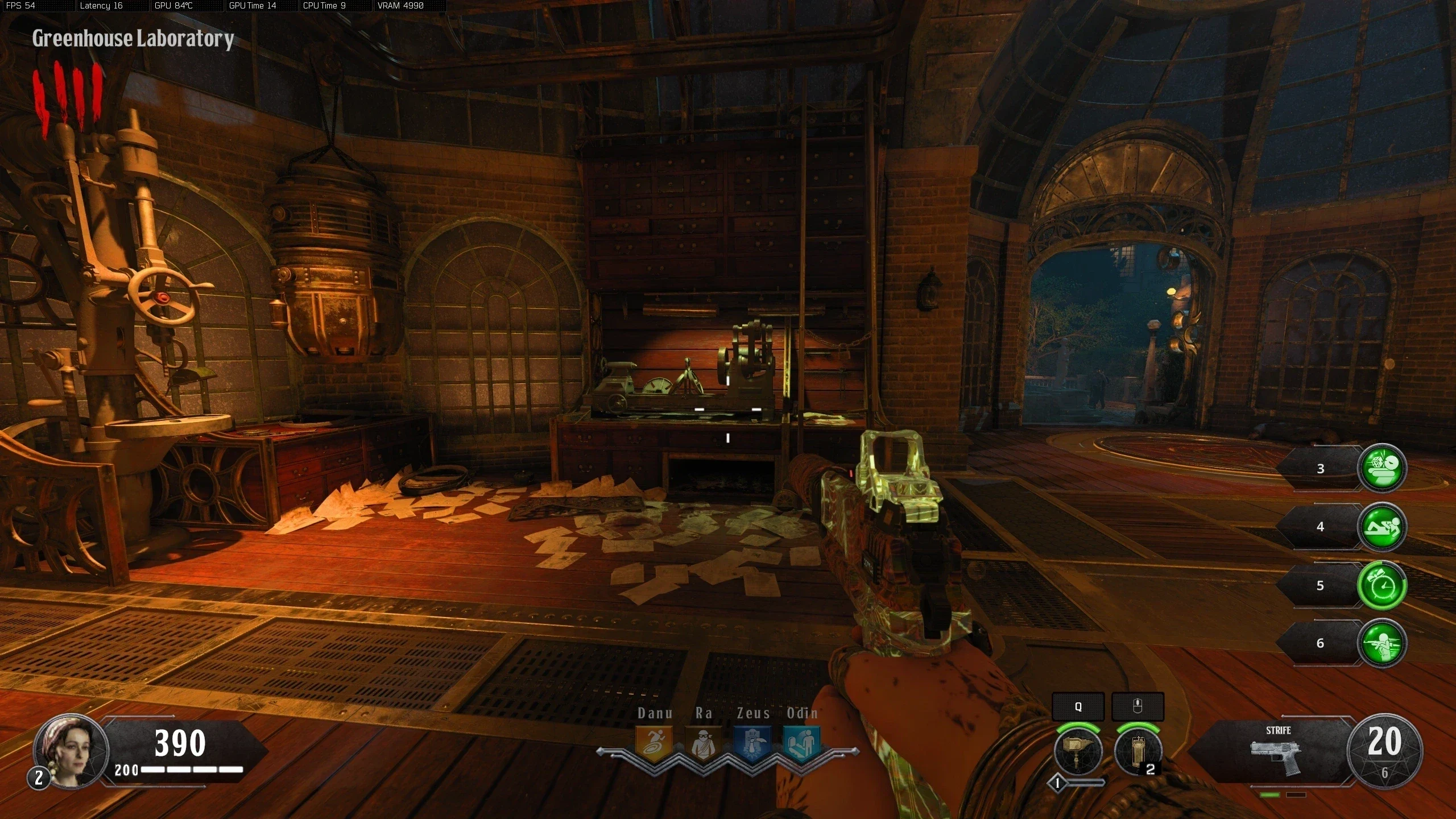Select the Danu running-figure perk icon
The width and height of the screenshot is (1456, 819).
coord(653,743)
